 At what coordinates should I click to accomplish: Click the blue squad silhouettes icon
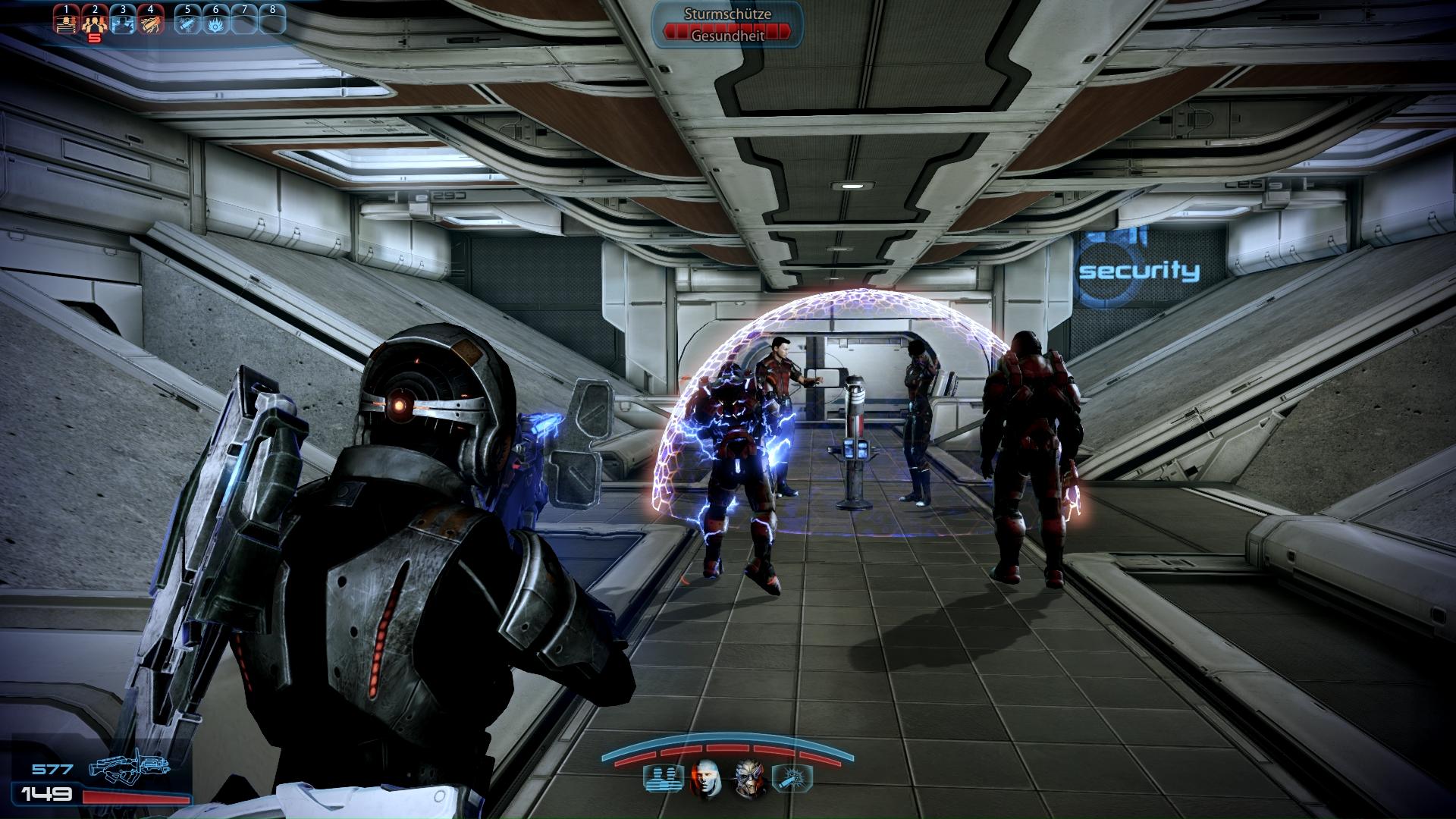(658, 779)
